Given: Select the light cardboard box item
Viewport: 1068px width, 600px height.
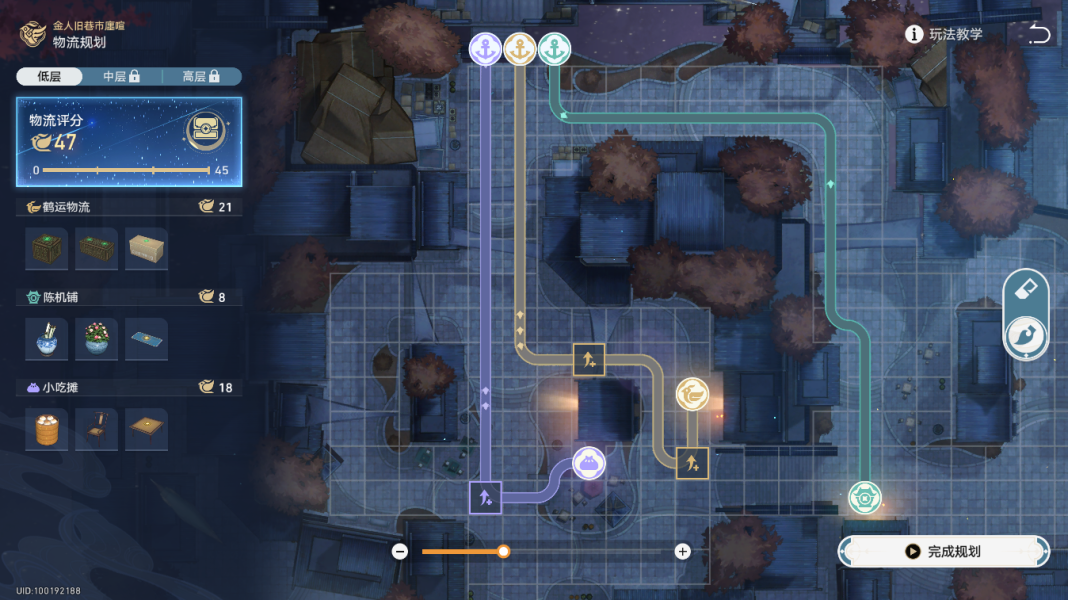Looking at the screenshot, I should click(147, 249).
